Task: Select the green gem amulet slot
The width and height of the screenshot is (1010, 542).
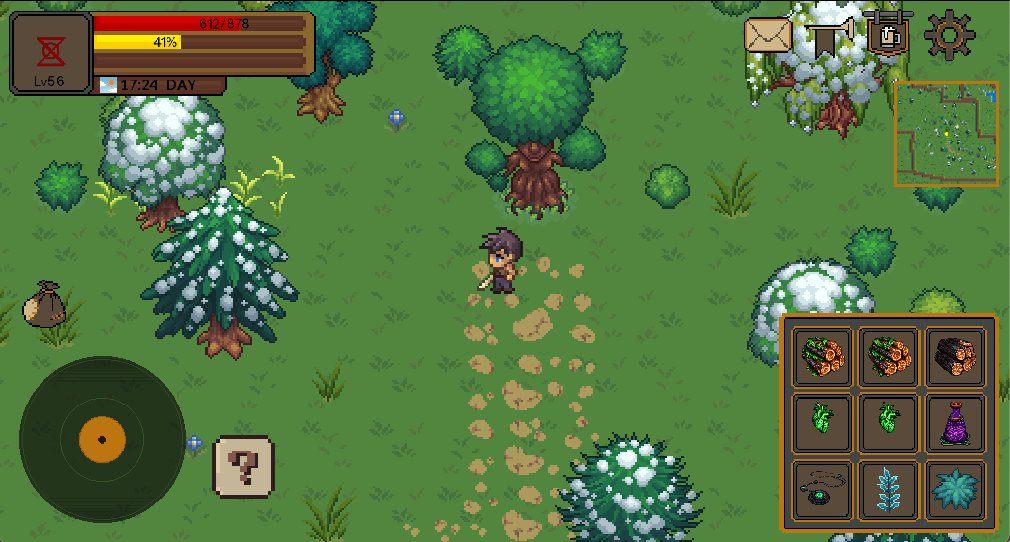Action: click(x=823, y=489)
